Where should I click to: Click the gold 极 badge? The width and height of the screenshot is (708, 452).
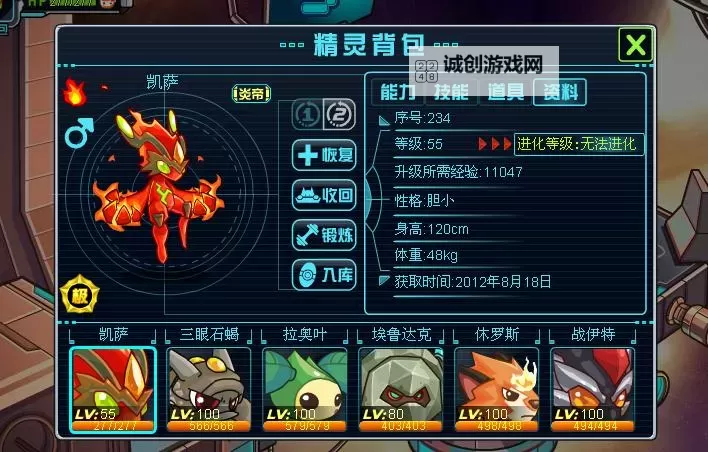80,296
